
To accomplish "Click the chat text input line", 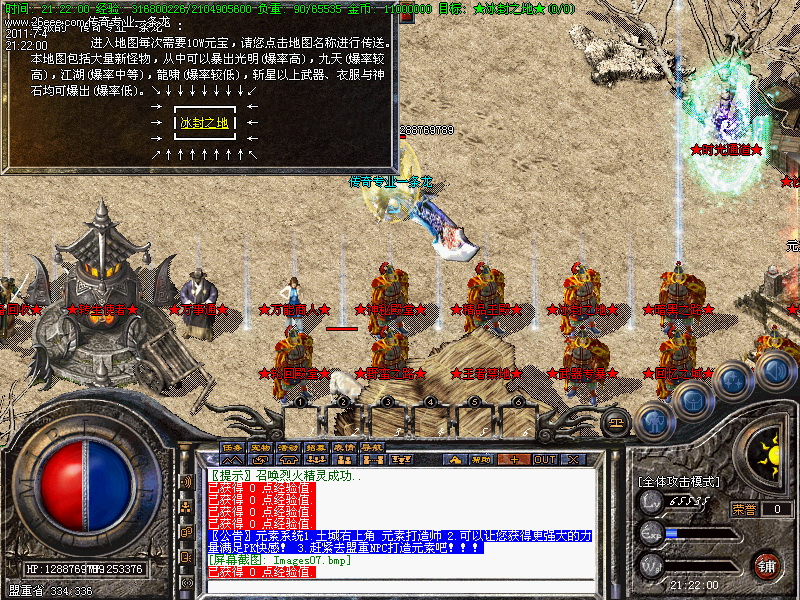I will pyautogui.click(x=400, y=586).
